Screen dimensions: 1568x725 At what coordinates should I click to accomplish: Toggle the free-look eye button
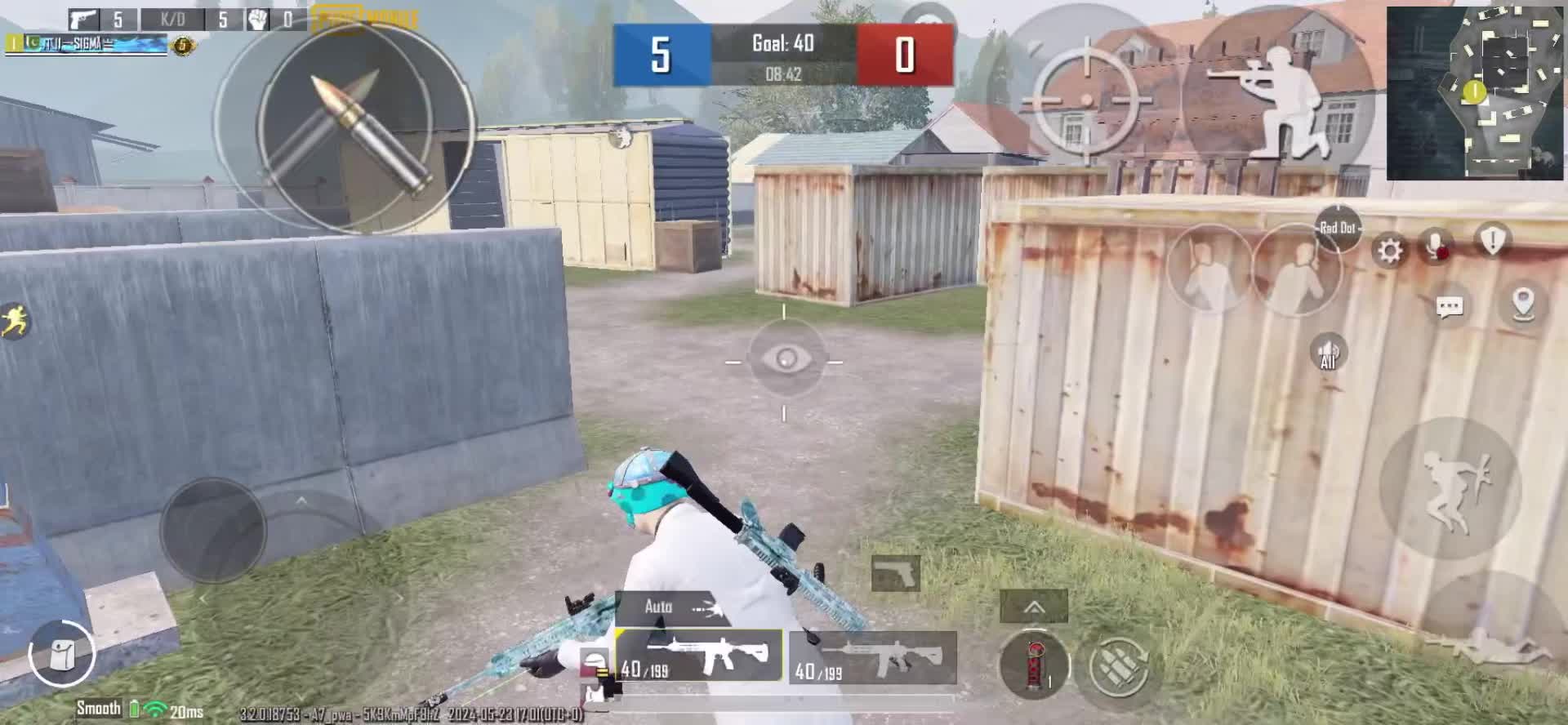[785, 359]
